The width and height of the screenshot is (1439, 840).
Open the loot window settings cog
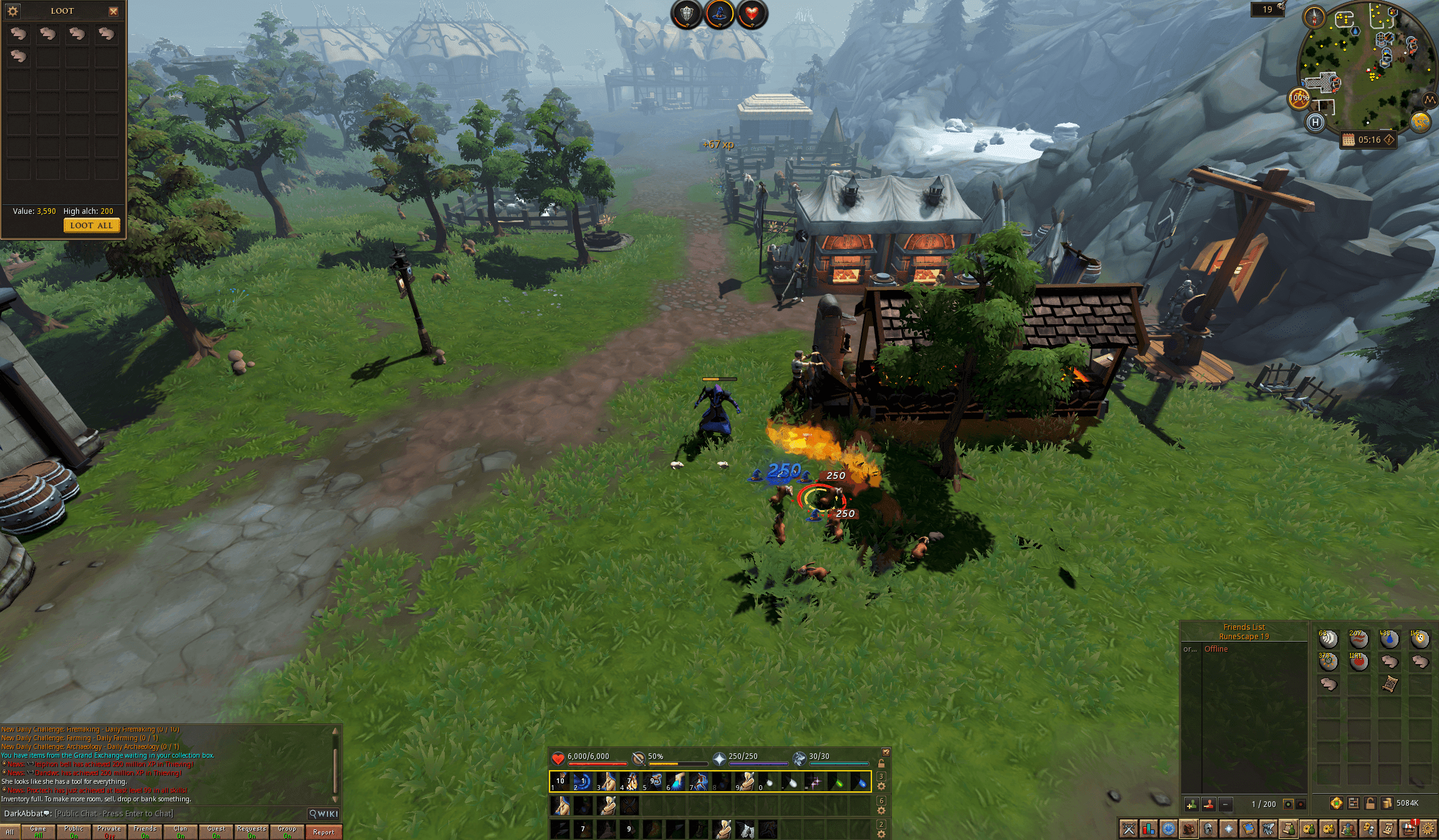13,11
